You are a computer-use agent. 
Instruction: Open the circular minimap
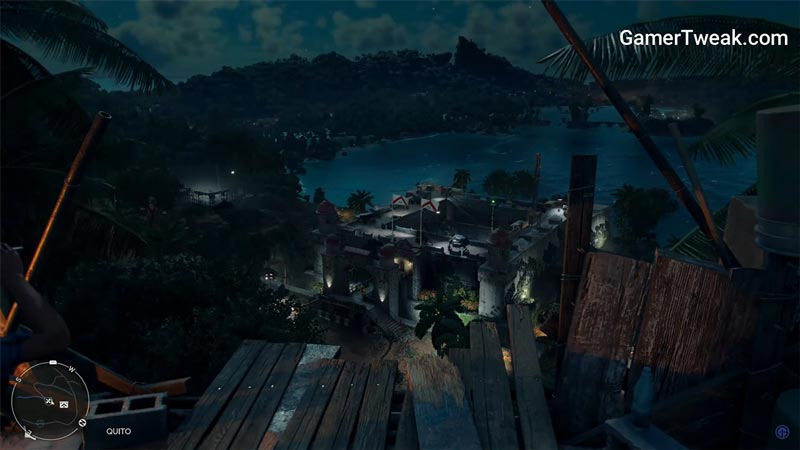[50, 398]
